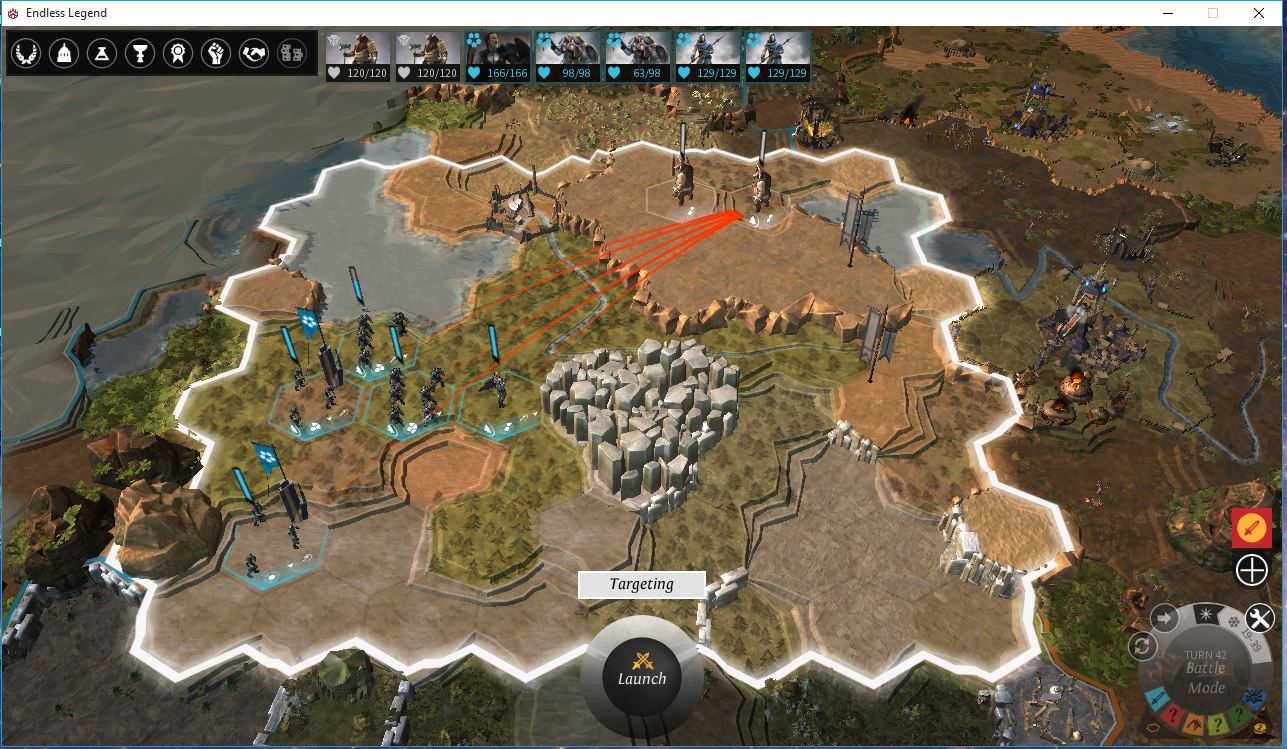
Task: Open the quest journal chalice icon
Action: click(x=140, y=54)
